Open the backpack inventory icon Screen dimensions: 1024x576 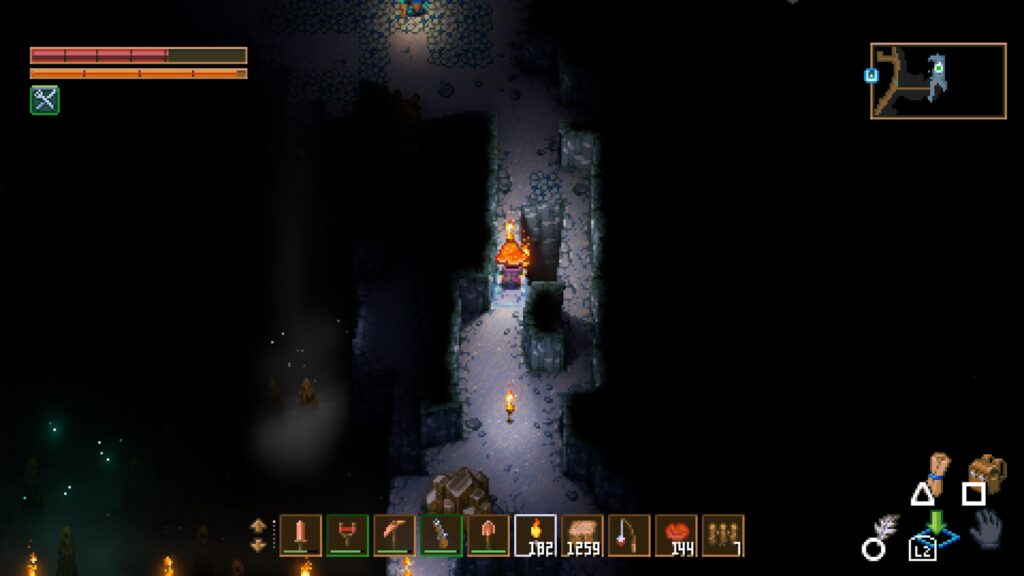pos(987,471)
